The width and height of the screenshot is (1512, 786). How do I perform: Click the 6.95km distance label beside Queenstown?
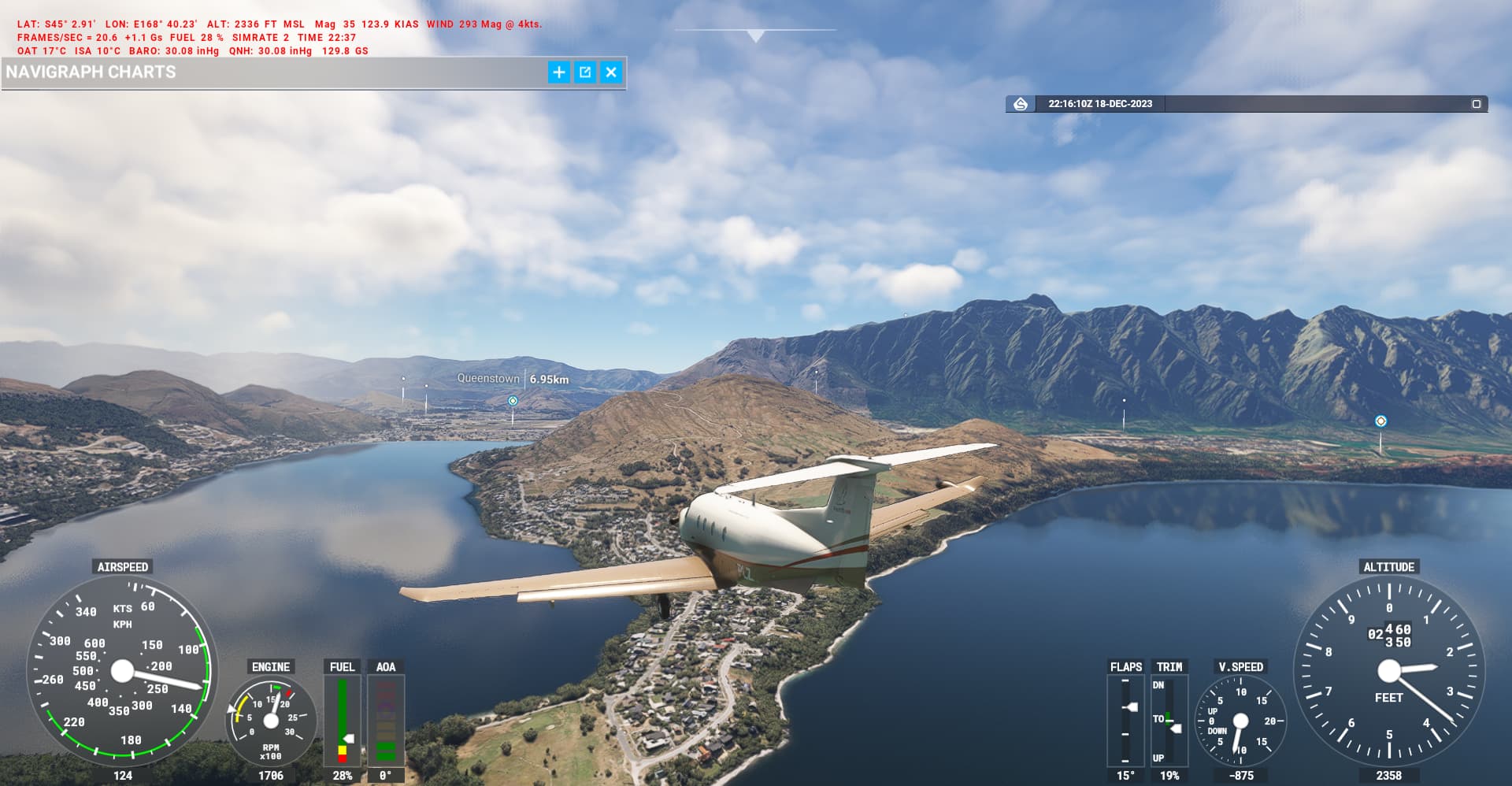tap(548, 379)
